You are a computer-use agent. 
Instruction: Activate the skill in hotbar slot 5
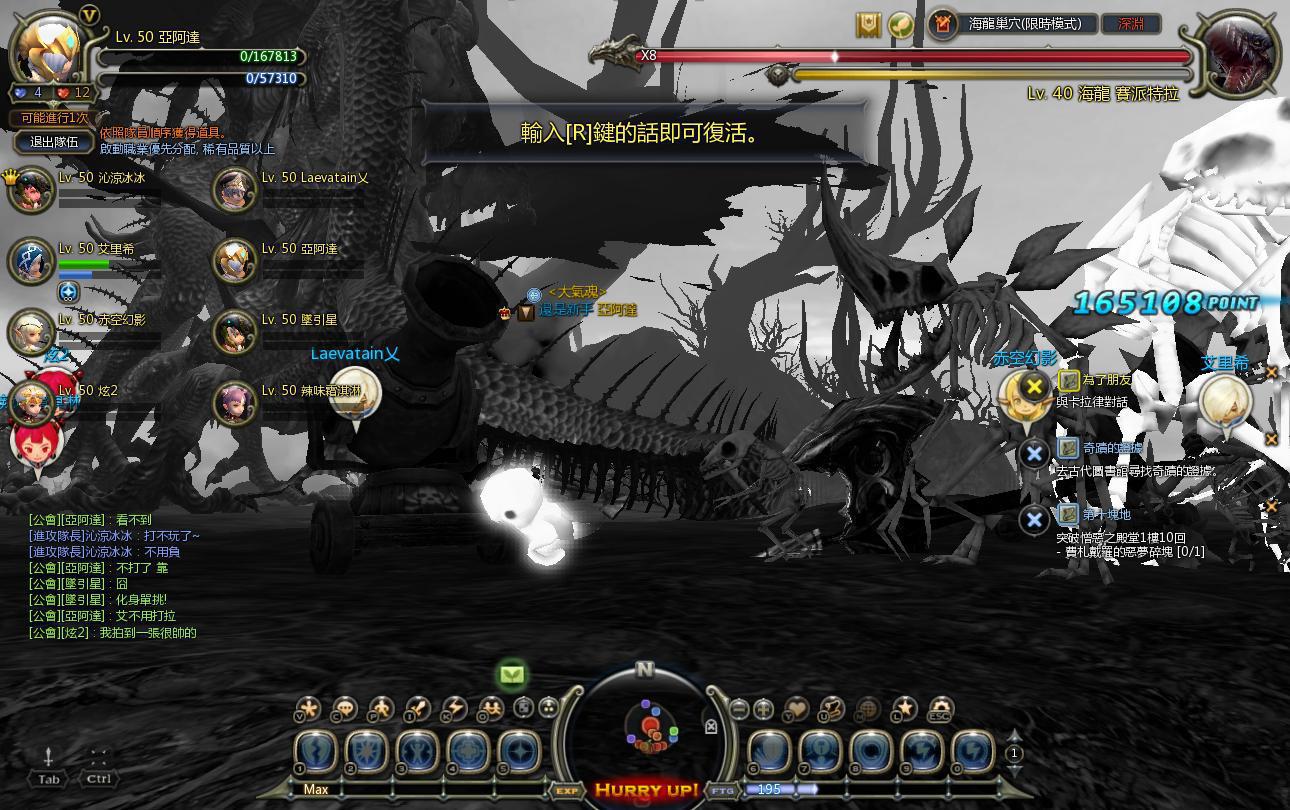point(520,752)
